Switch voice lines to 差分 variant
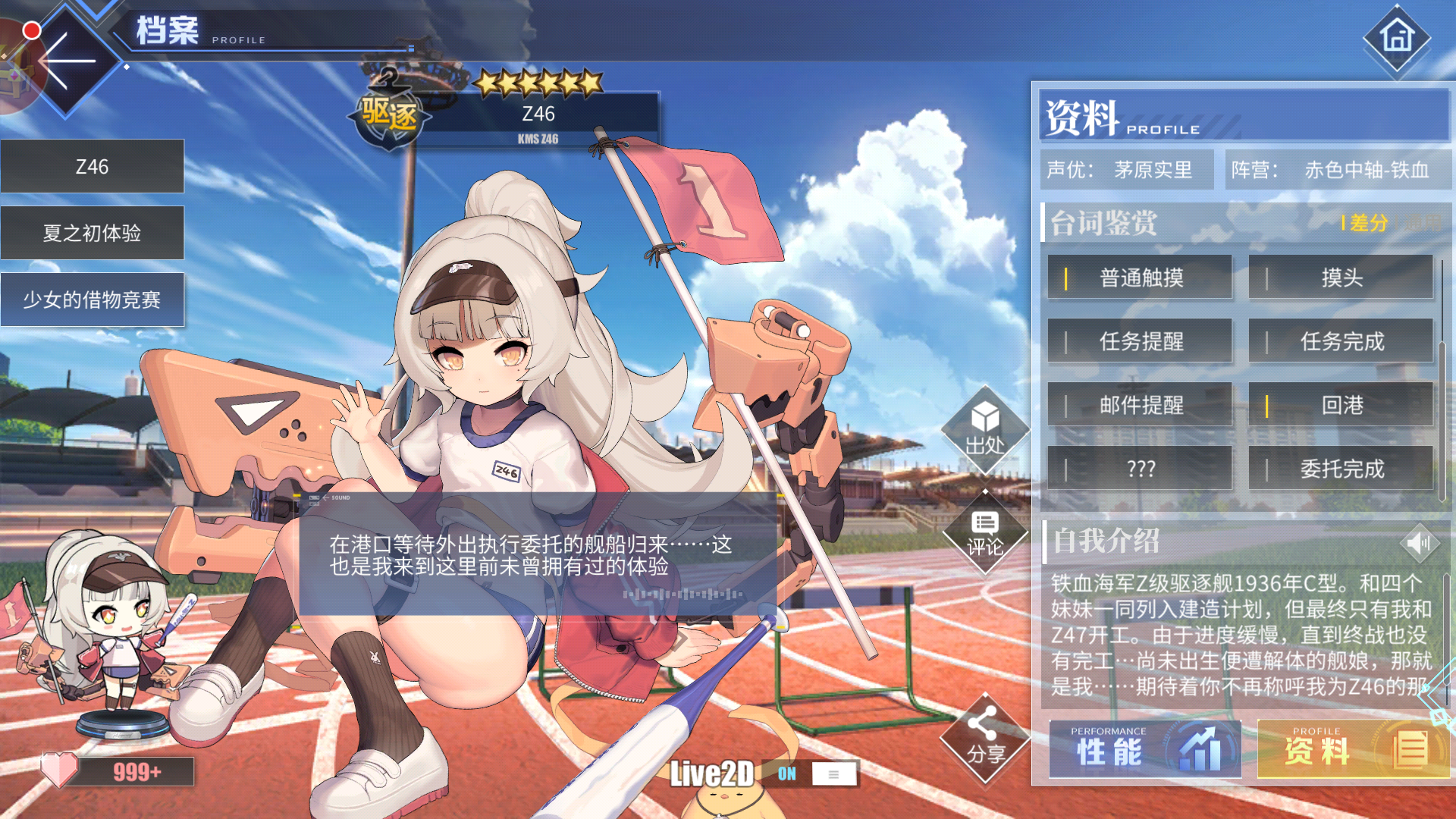Image resolution: width=1456 pixels, height=819 pixels. (1367, 224)
